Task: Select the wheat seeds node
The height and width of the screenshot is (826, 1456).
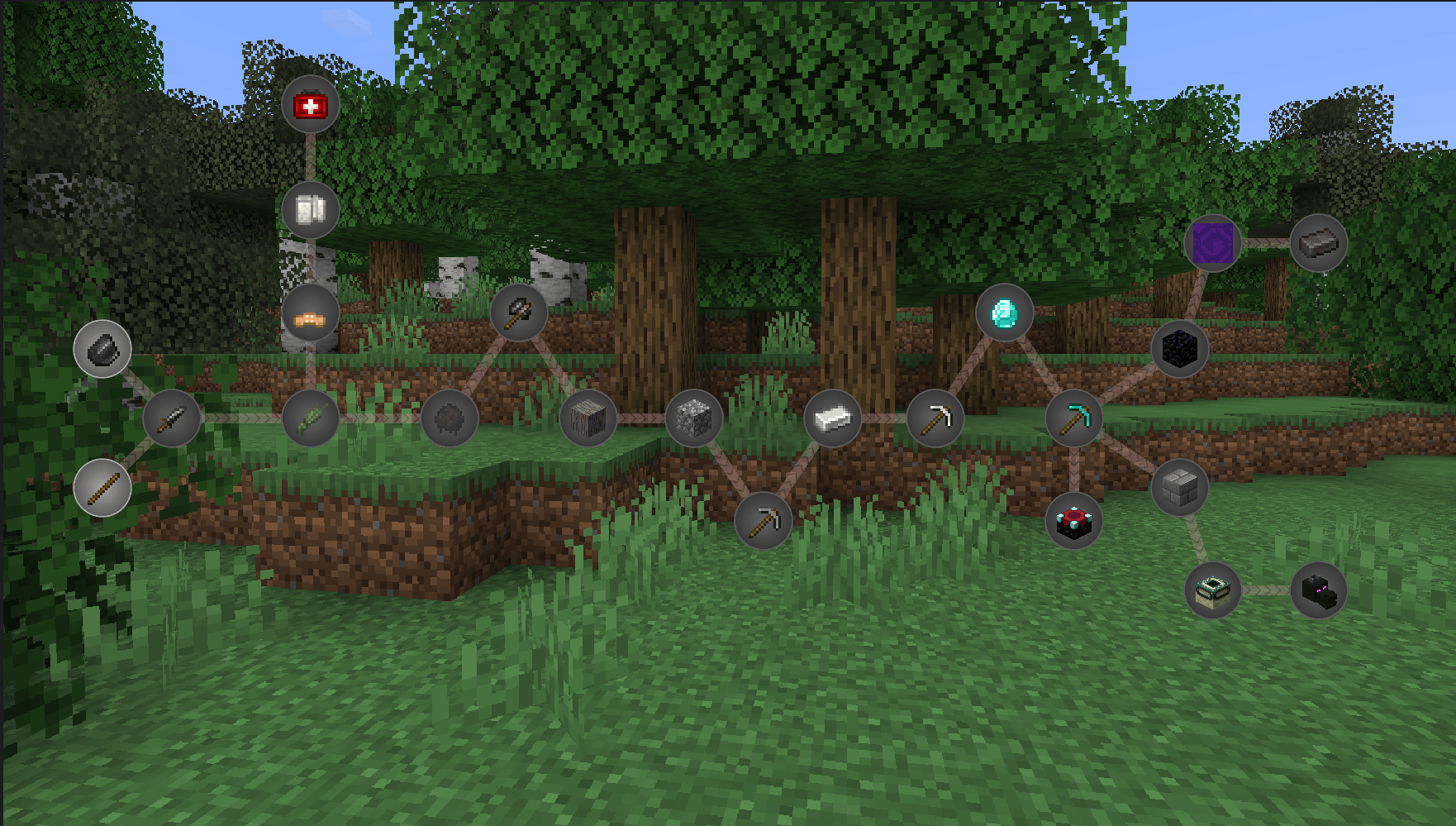Action: [x=310, y=420]
